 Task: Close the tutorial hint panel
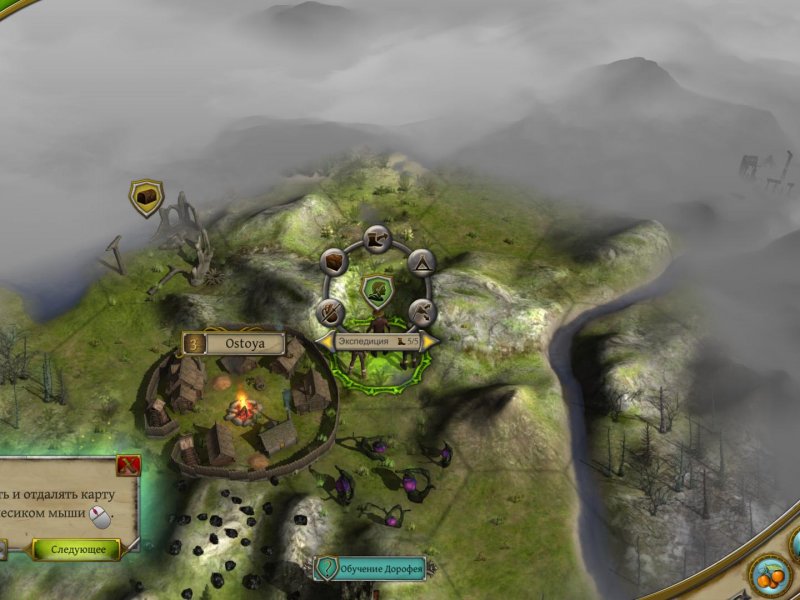[127, 464]
